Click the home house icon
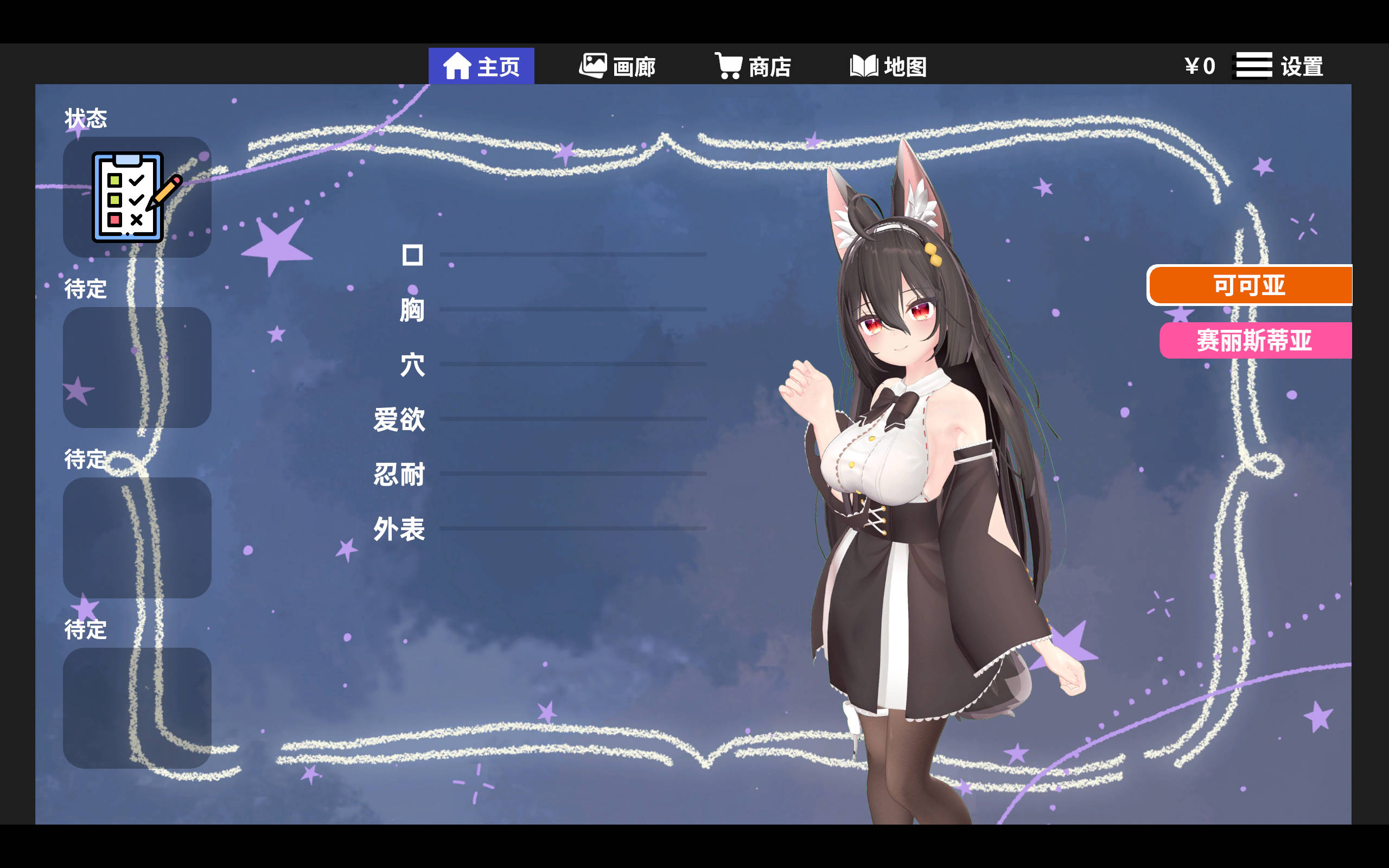Viewport: 1389px width, 868px height. click(458, 65)
